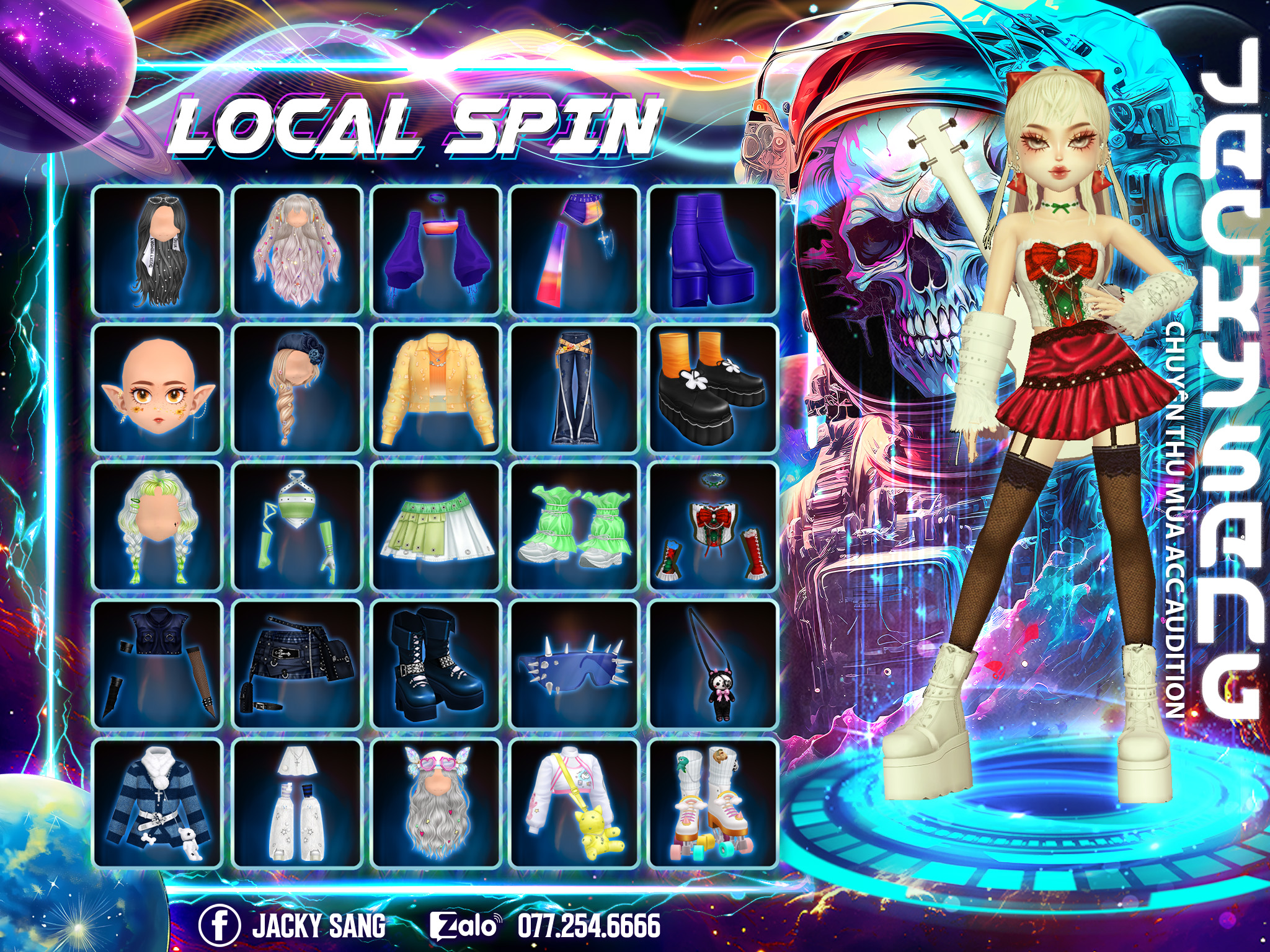Pick the white jacket with yellow cat bag
Viewport: 1270px width, 952px height.
coord(574,803)
